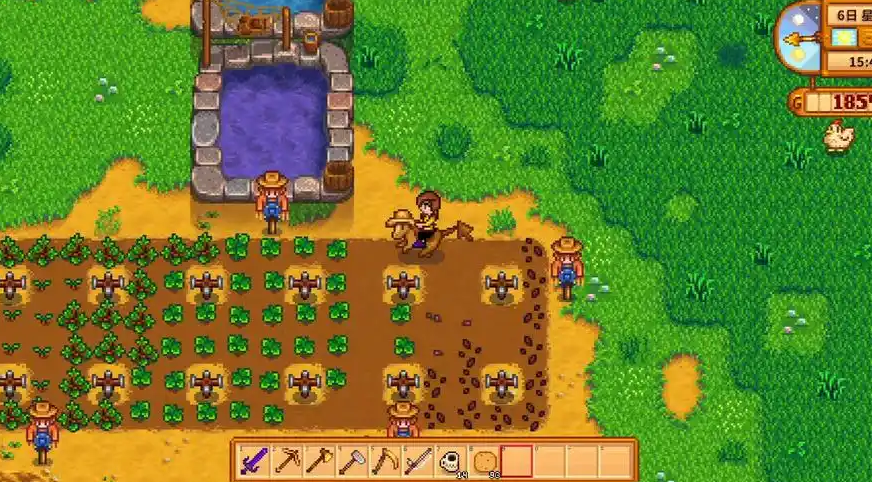
Task: Pick the scythe in the hotbar
Action: 386,462
